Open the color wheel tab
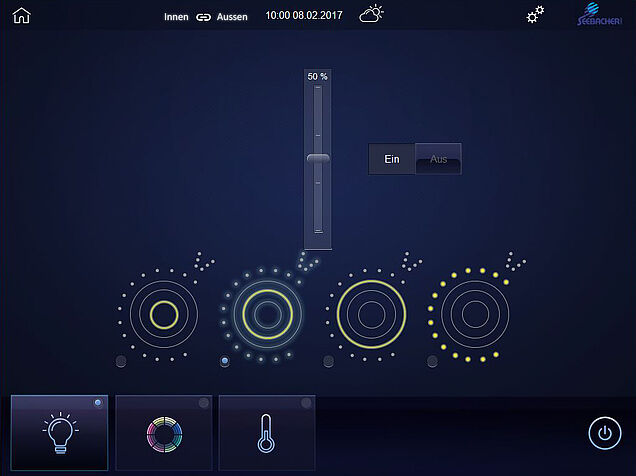 click(x=164, y=432)
